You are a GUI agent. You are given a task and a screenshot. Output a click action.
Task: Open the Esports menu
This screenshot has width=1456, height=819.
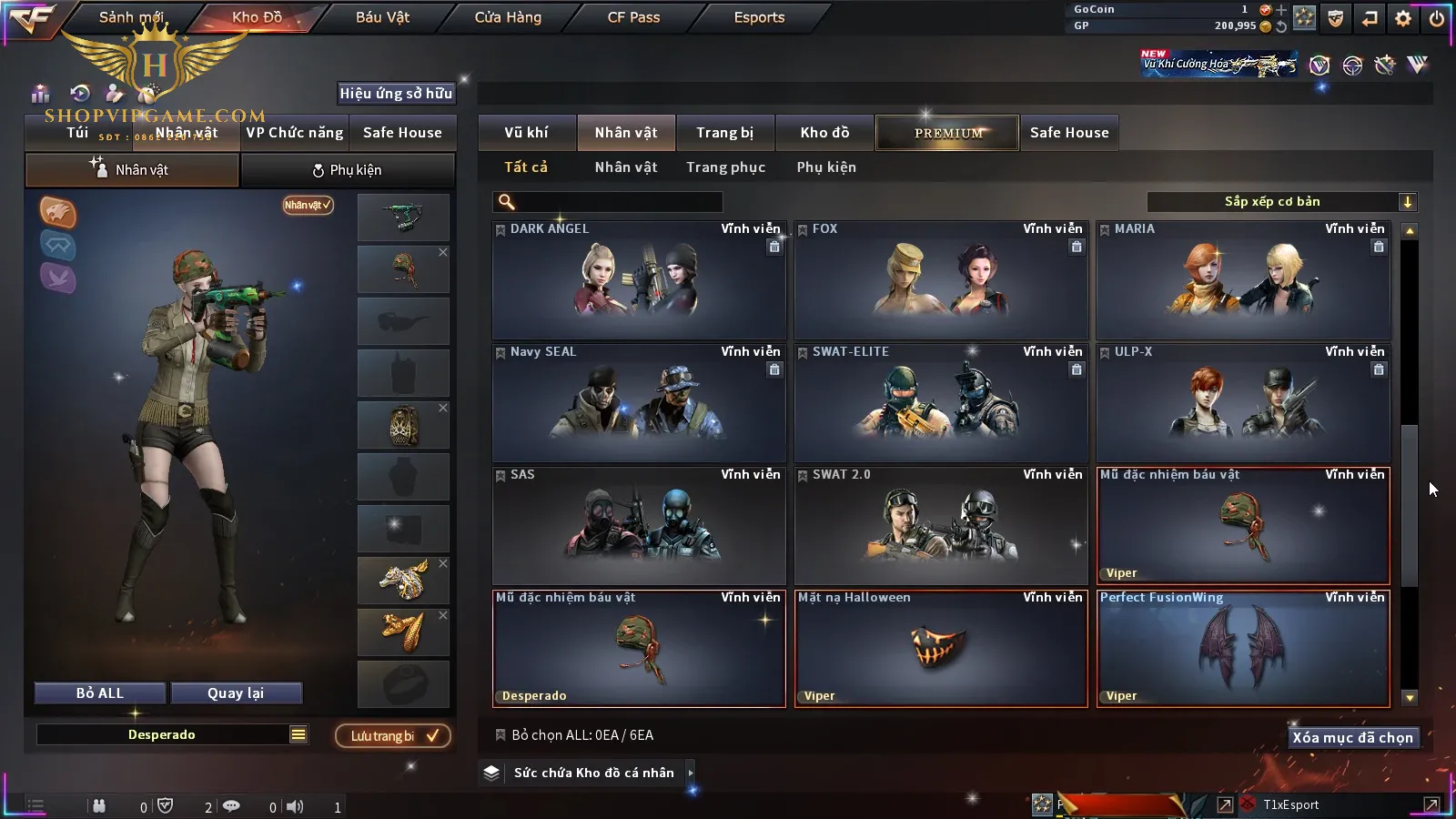click(x=759, y=17)
